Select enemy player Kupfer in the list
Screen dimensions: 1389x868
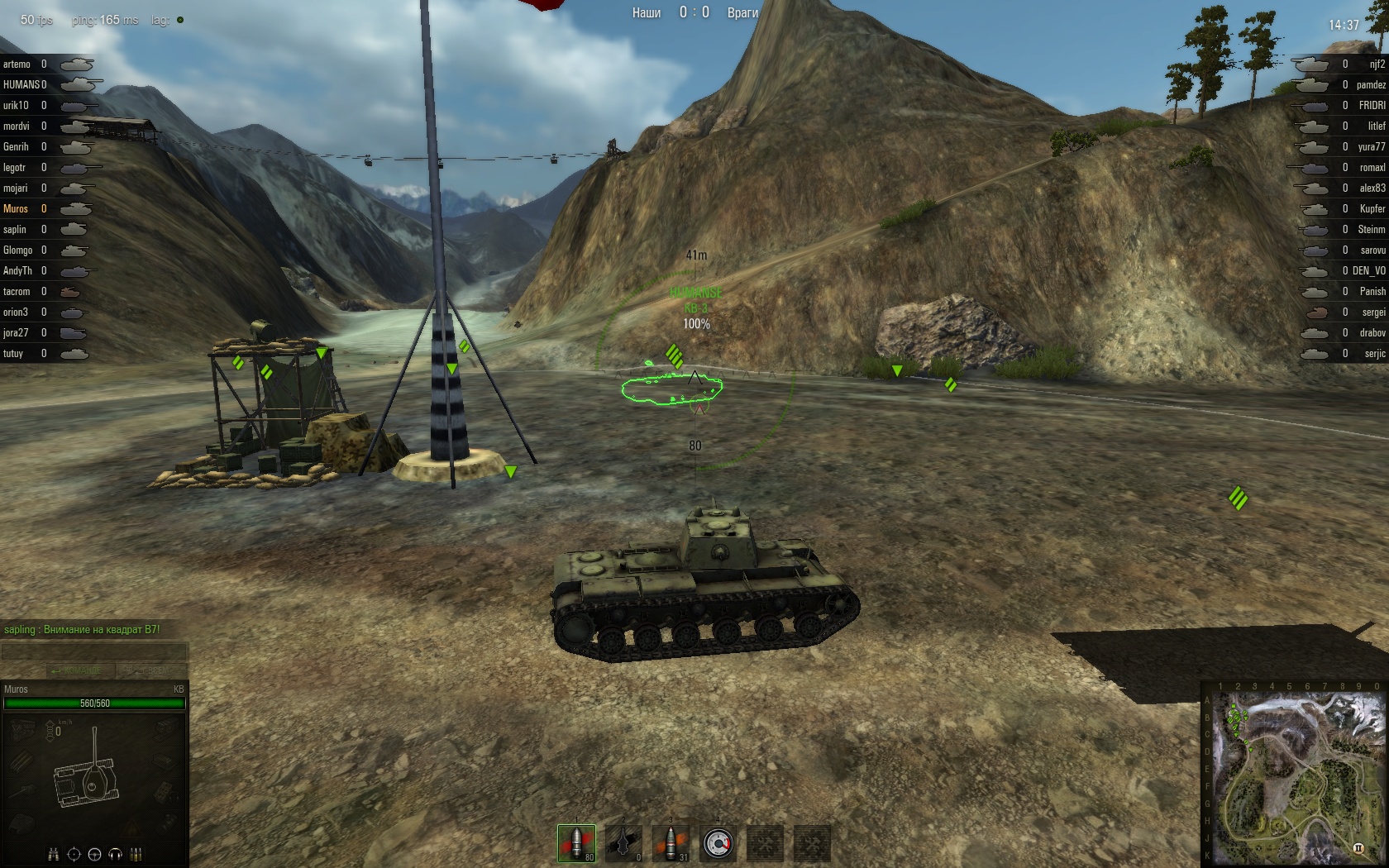point(1372,209)
